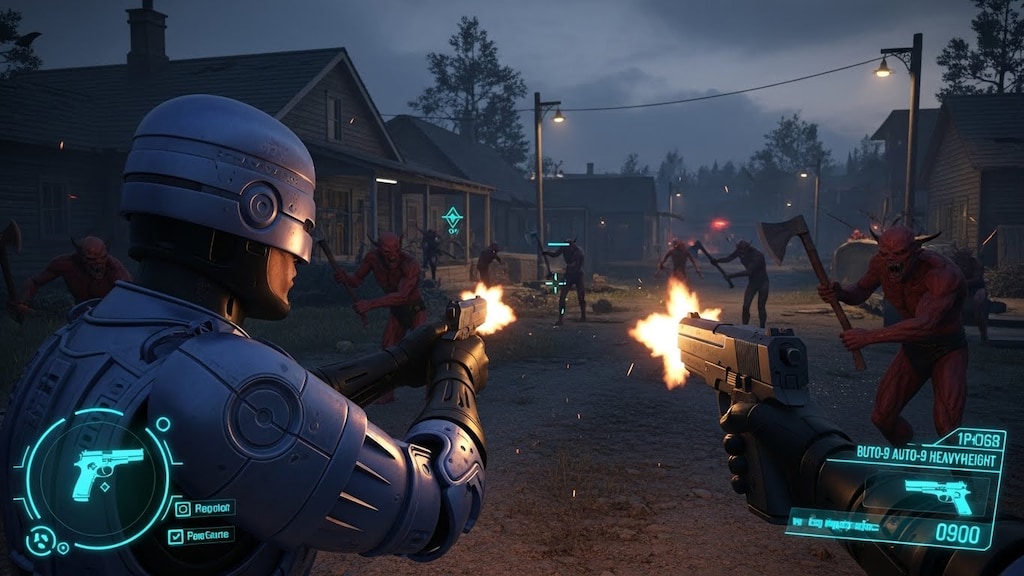
Task: Tick the unchecked checkbox beside the weapon dial
Action: tap(182, 509)
